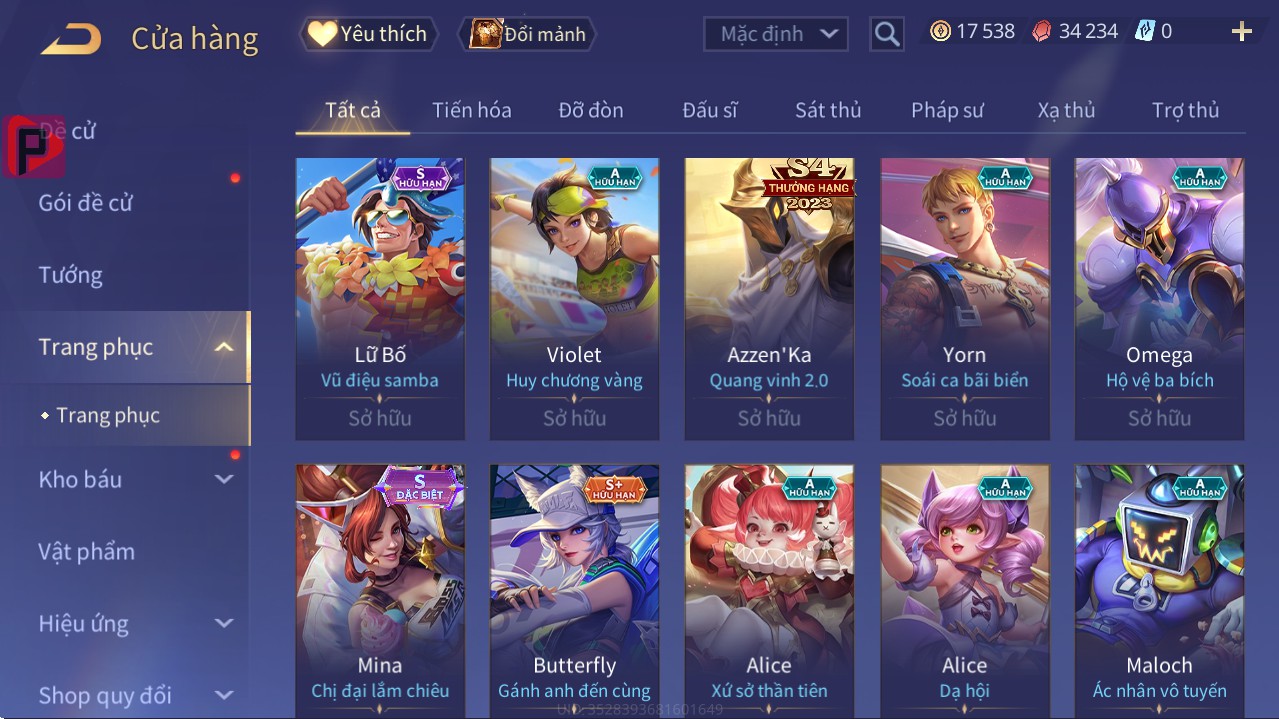Switch to the Pháp sư tab

tap(947, 111)
